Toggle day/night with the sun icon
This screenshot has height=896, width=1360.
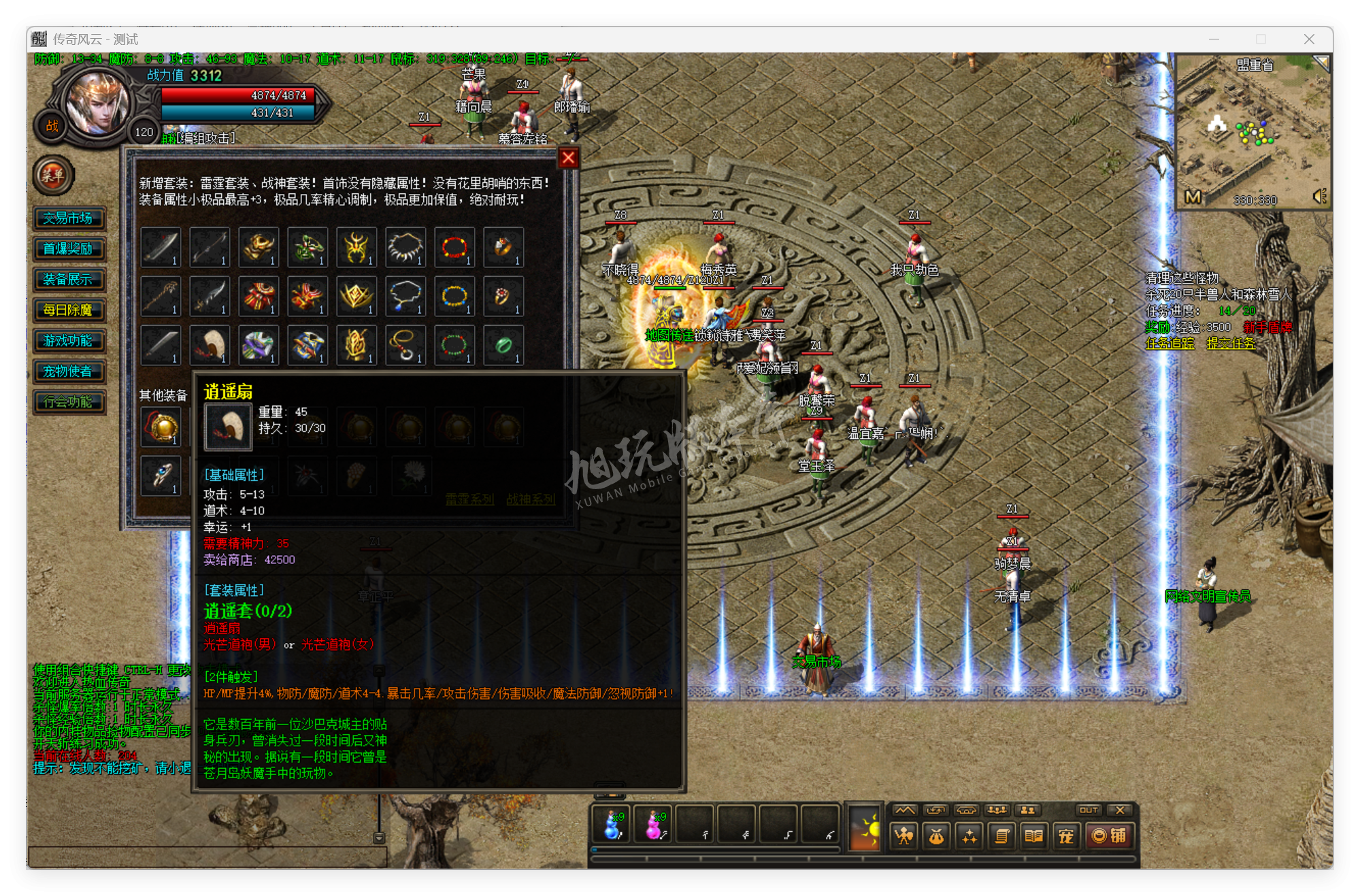pyautogui.click(x=865, y=829)
